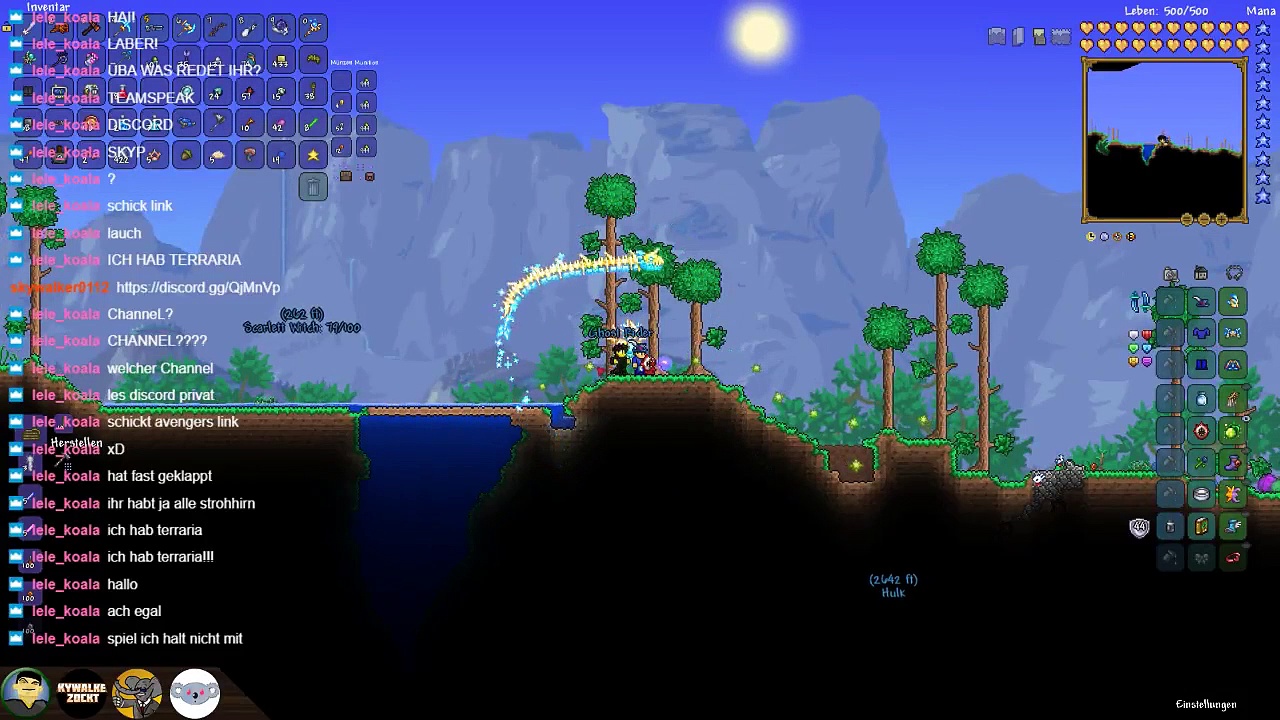Open the Einstellungen settings menu
1280x720 pixels.
coord(1206,705)
